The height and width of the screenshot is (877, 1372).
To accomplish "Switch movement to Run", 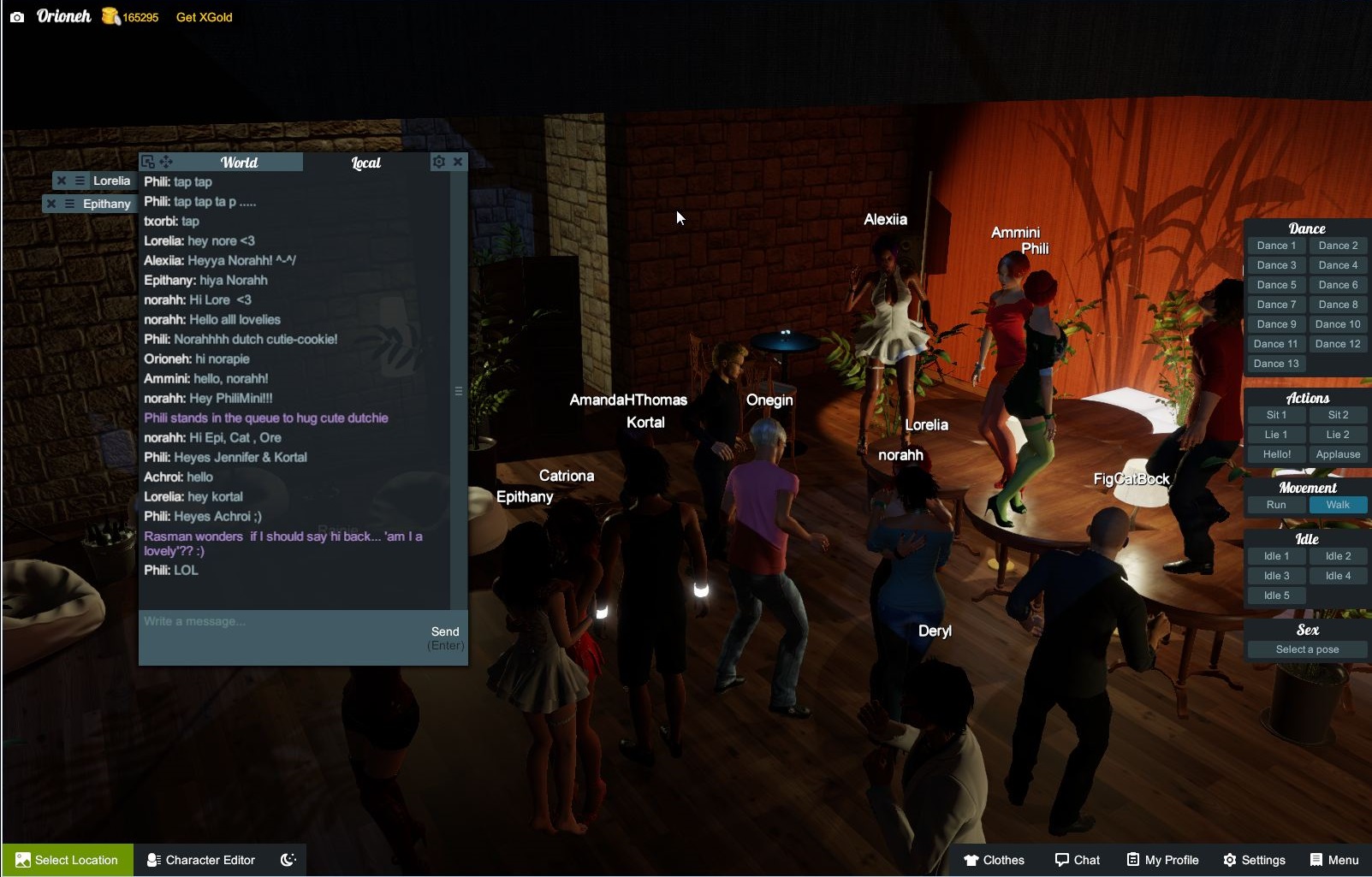I will (x=1276, y=505).
